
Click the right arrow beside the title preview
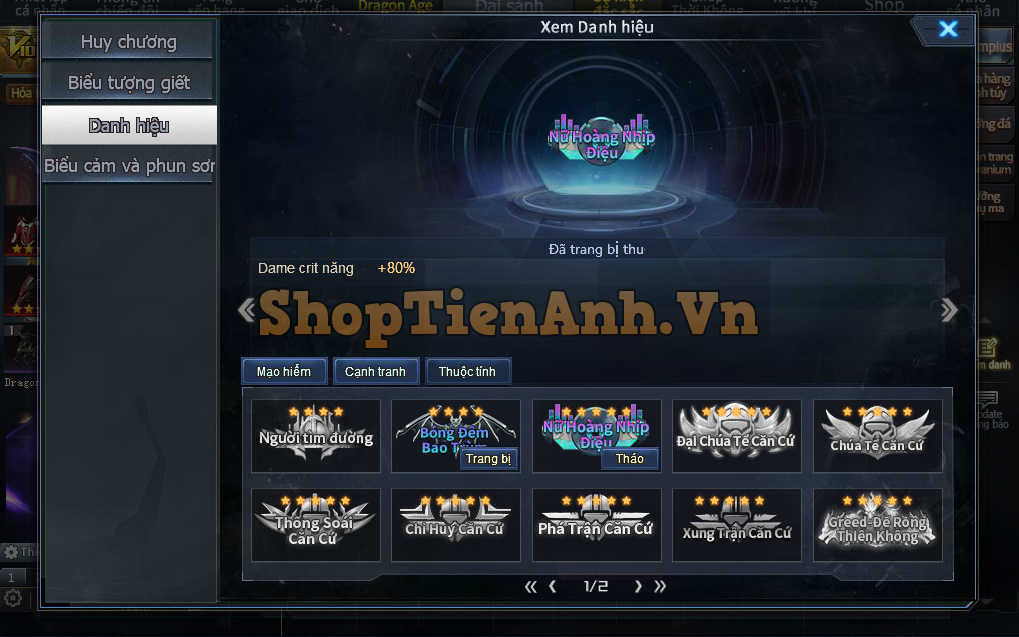949,310
